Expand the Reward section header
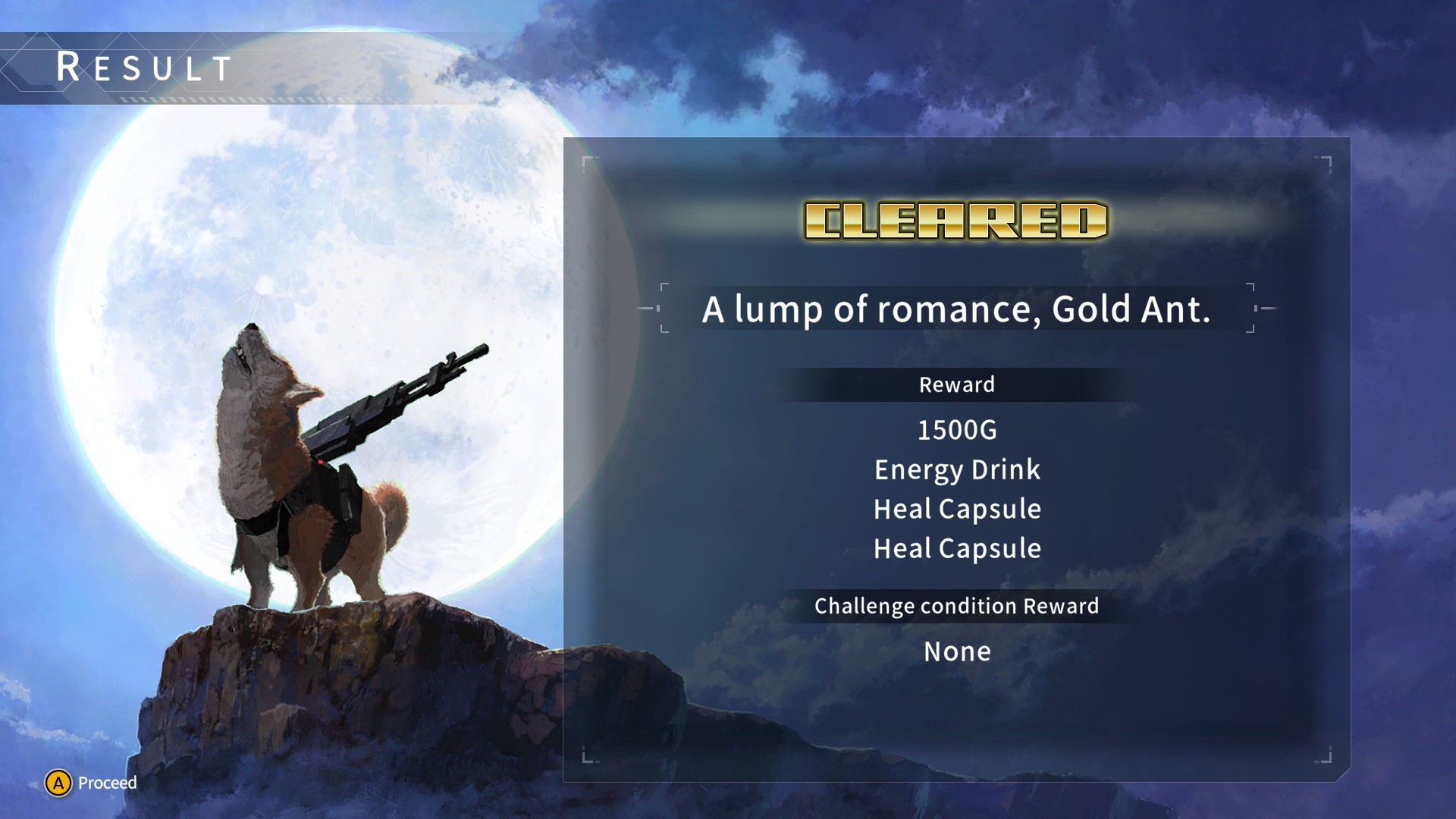Image resolution: width=1456 pixels, height=819 pixels. coord(956,384)
